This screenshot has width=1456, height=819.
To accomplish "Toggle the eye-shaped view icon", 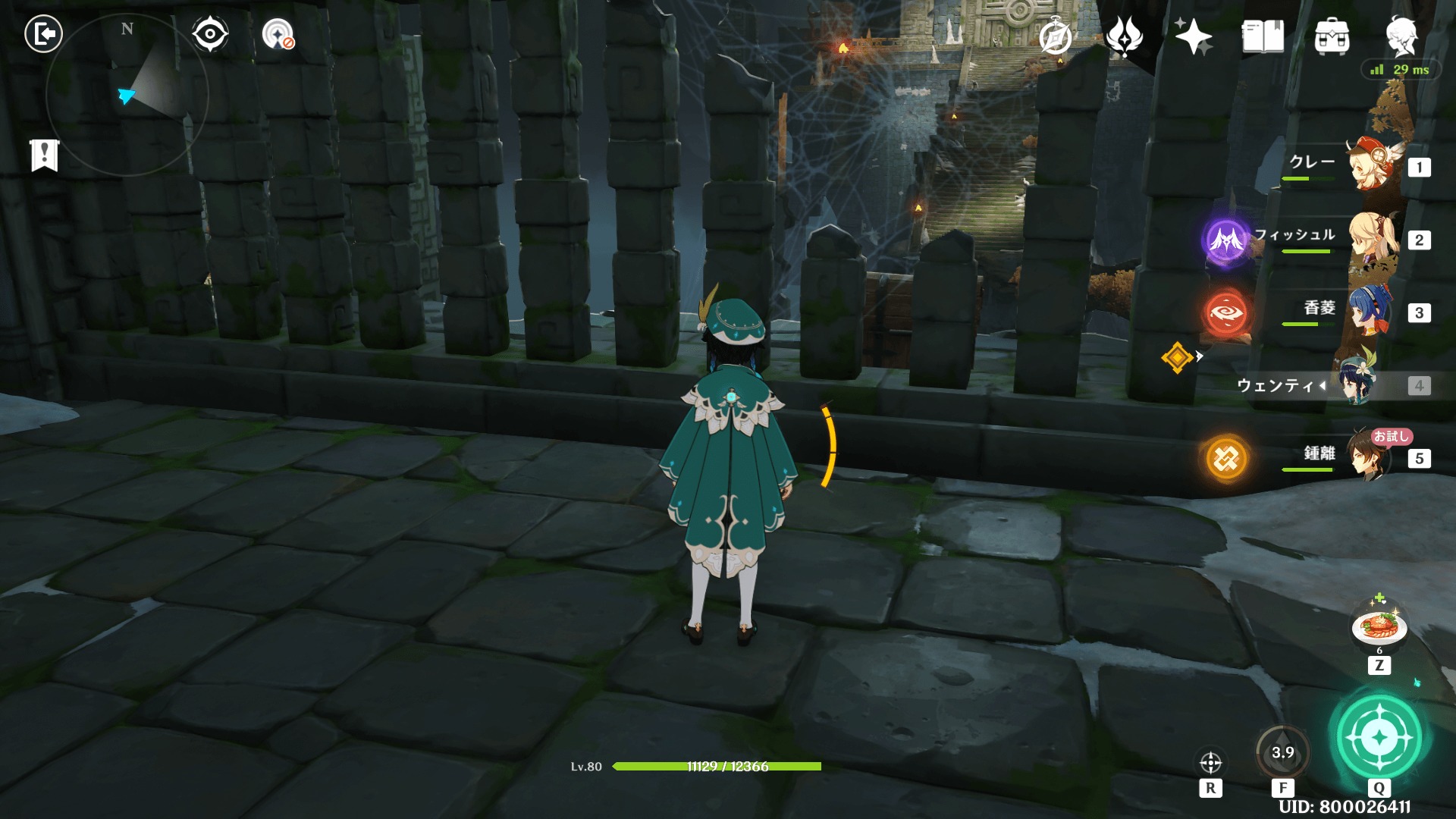I will [x=209, y=34].
